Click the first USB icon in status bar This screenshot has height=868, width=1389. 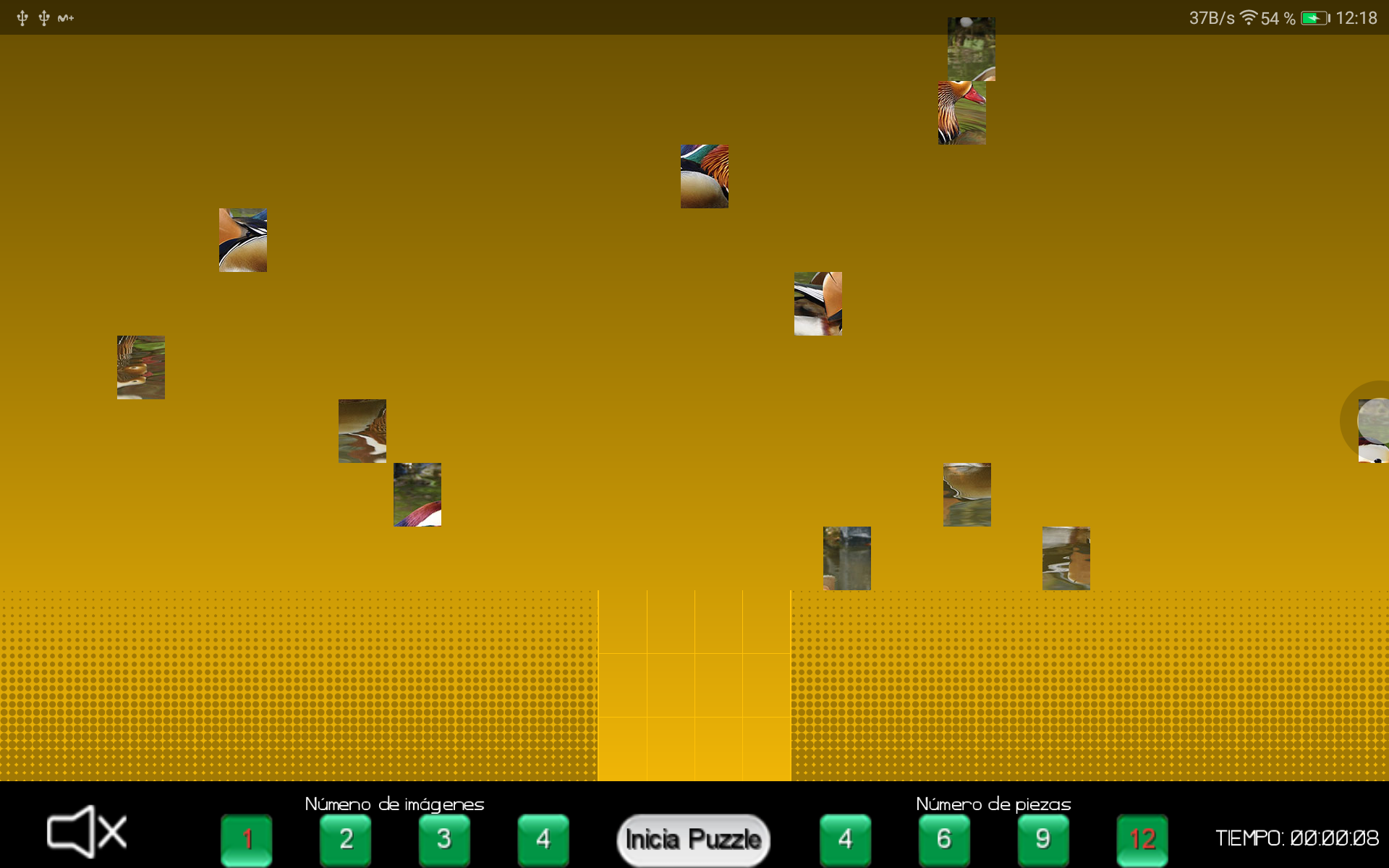pos(22,18)
